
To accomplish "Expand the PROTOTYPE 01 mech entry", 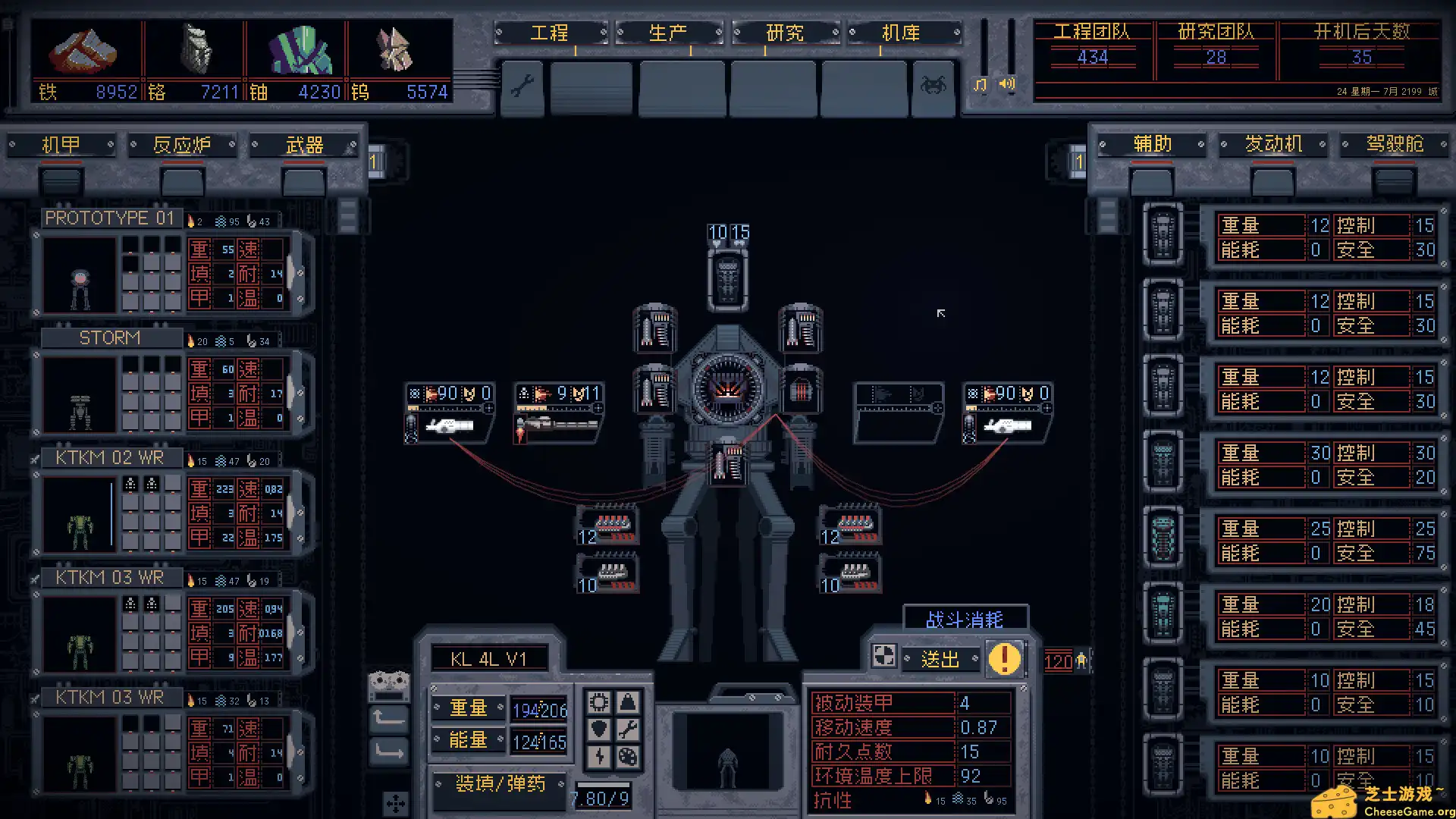I will (110, 218).
